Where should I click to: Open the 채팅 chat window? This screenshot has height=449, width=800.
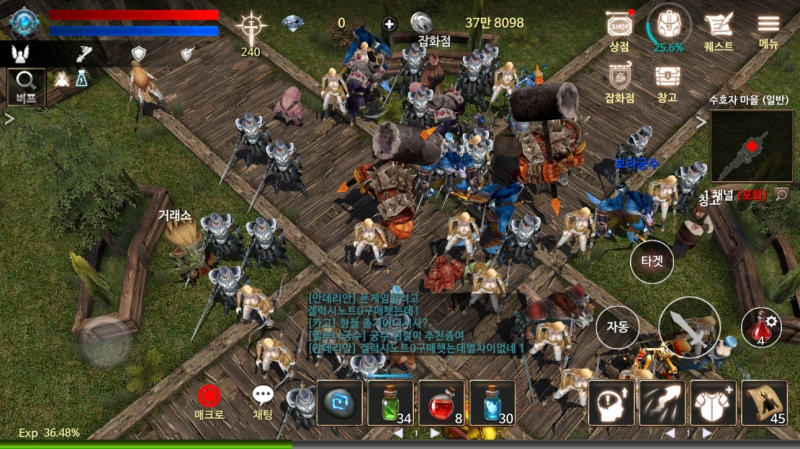point(263,400)
